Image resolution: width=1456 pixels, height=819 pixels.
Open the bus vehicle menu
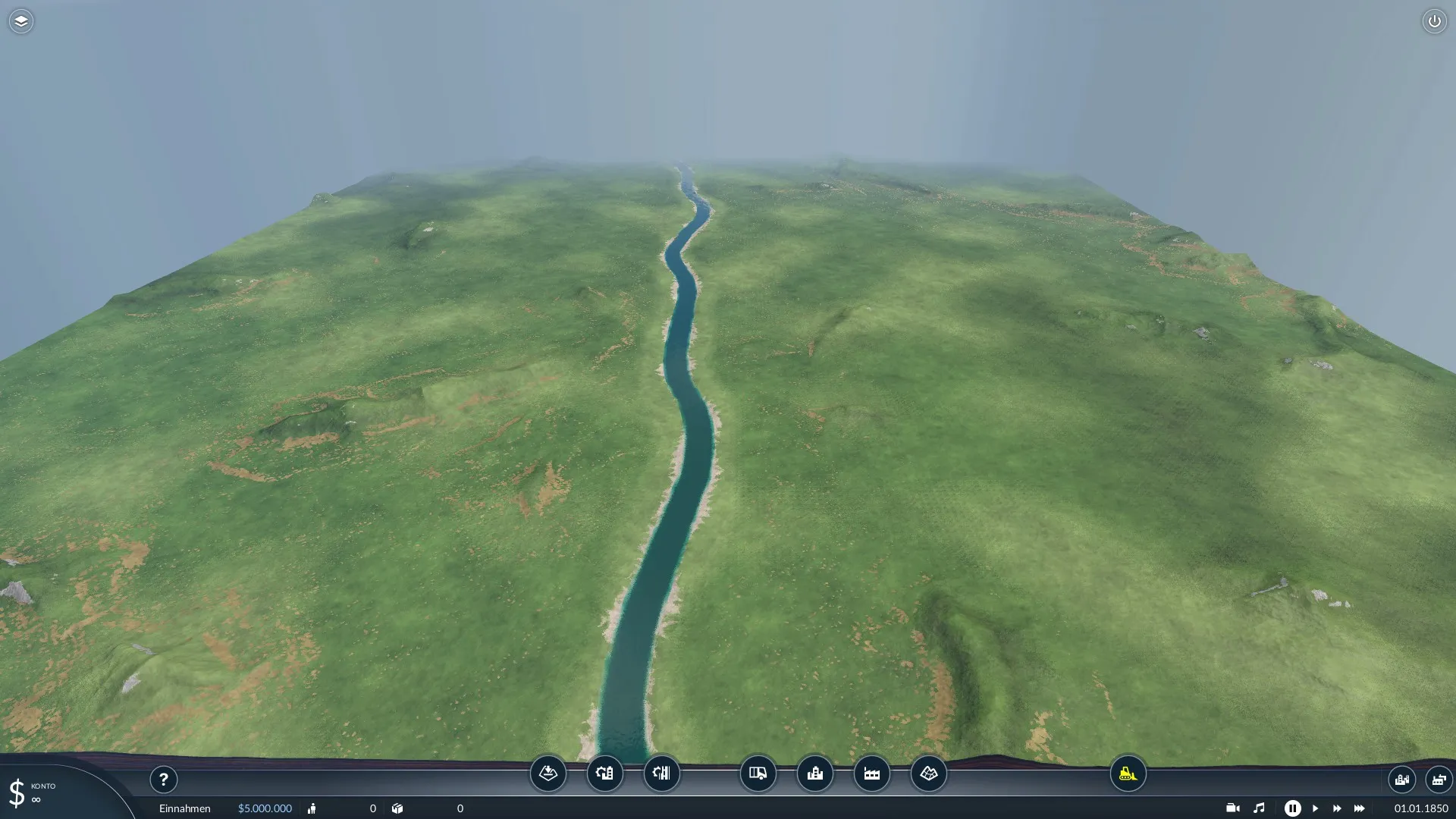click(758, 773)
